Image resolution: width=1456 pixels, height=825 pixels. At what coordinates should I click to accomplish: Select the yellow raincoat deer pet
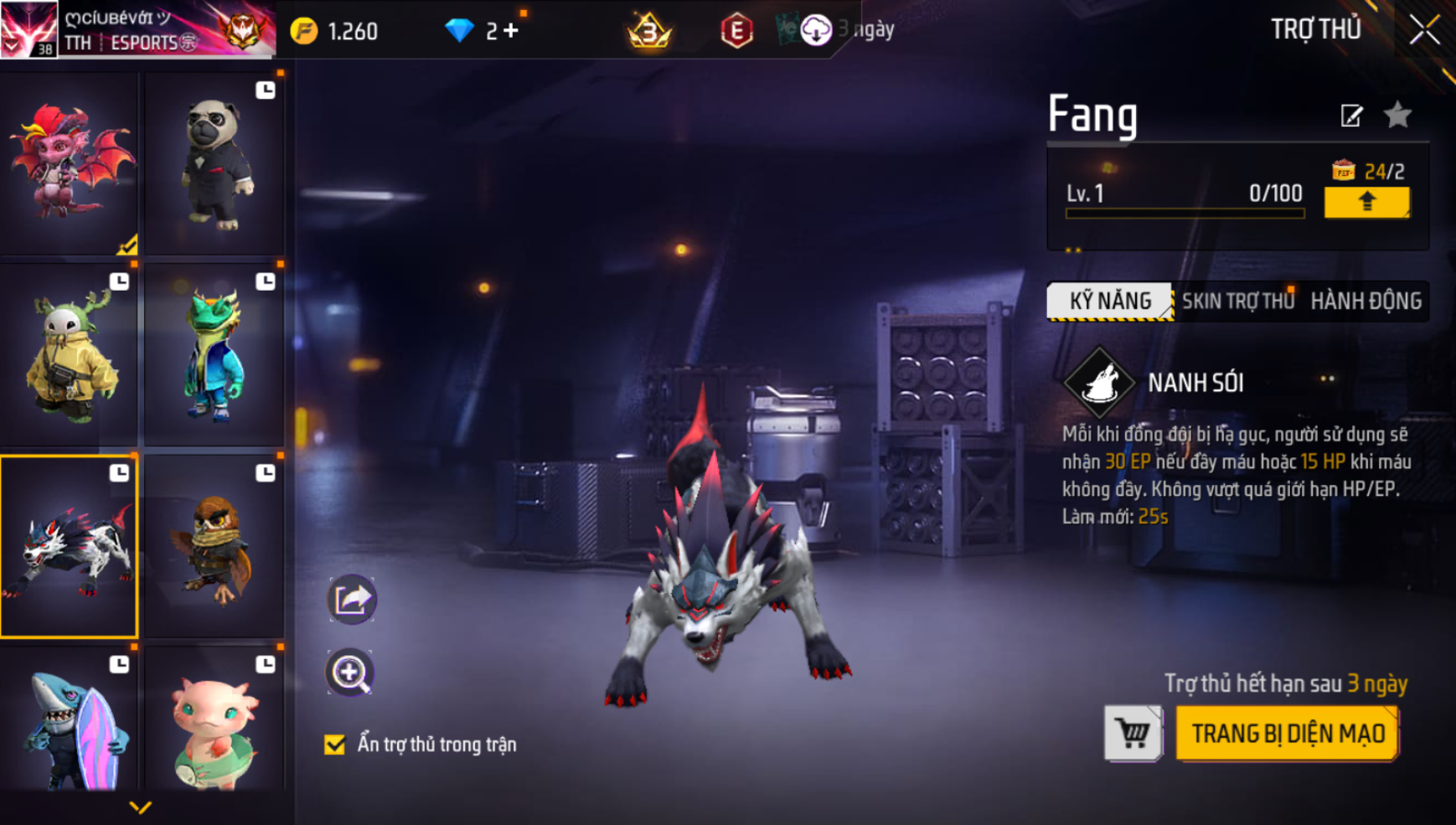point(70,354)
